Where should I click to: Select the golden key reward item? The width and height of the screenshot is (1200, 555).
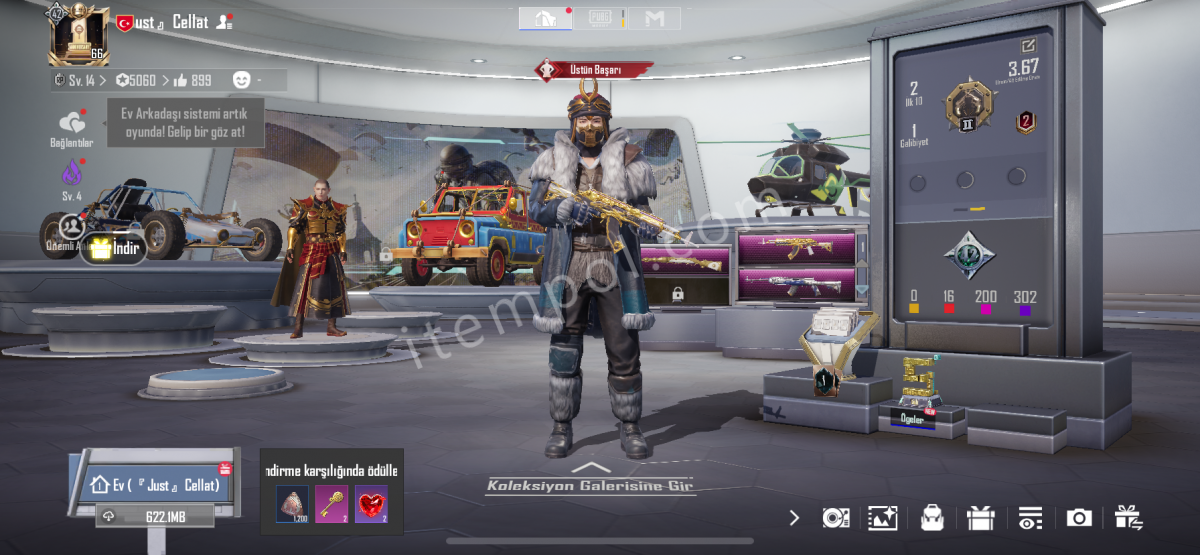(331, 504)
